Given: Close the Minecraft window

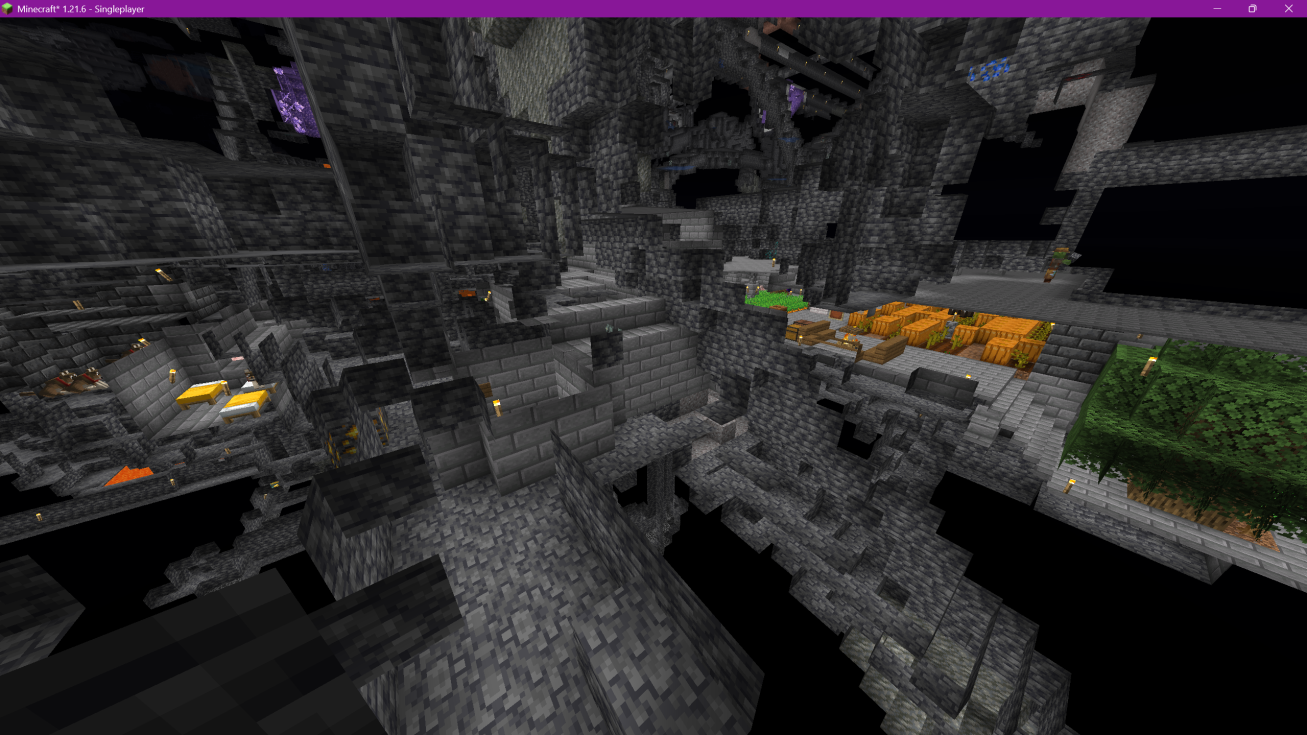Looking at the screenshot, I should pos(1287,9).
